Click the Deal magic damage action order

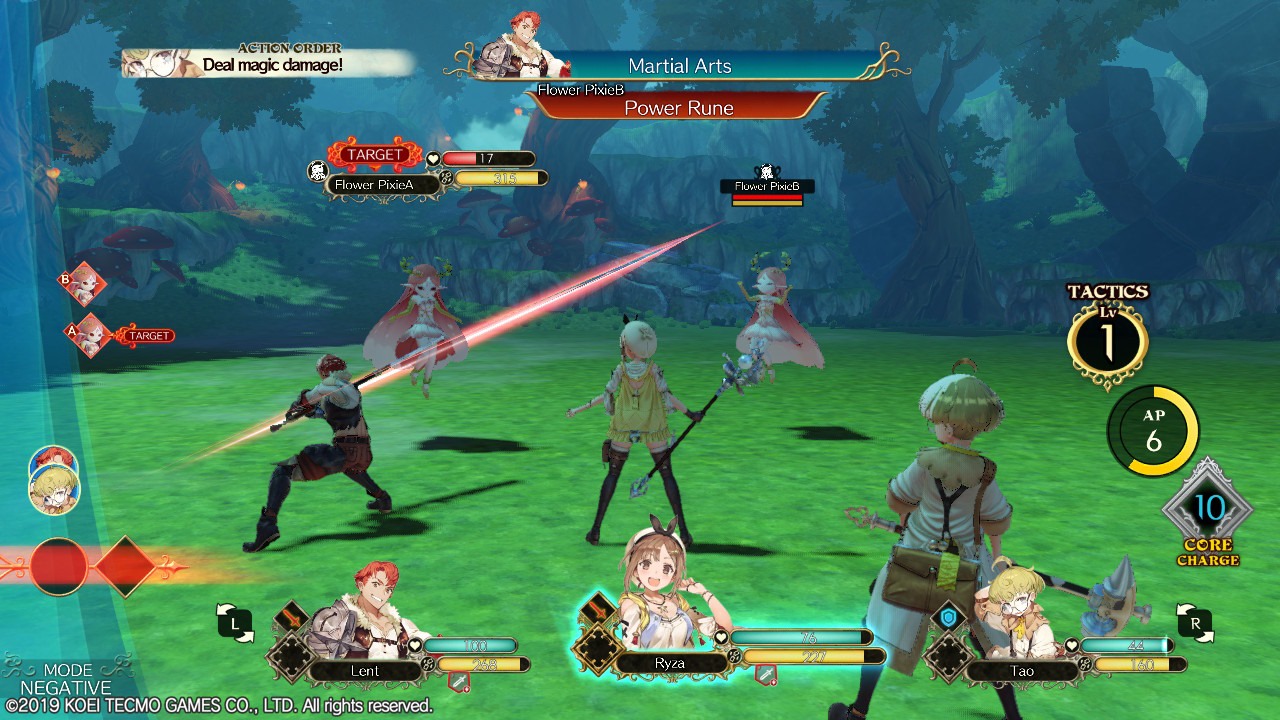pyautogui.click(x=270, y=64)
